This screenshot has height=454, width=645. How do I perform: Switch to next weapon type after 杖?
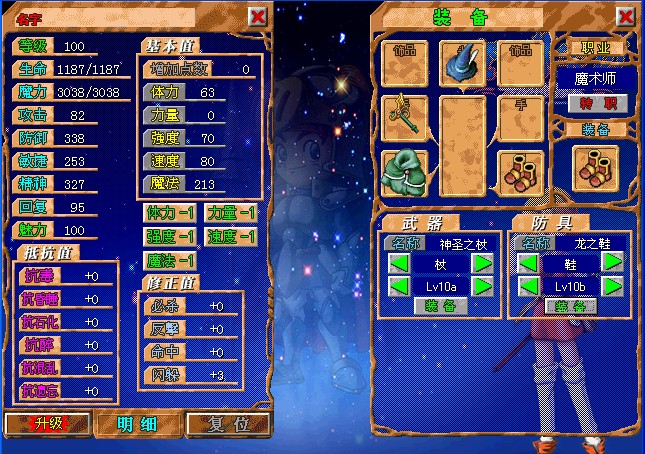pyautogui.click(x=482, y=262)
